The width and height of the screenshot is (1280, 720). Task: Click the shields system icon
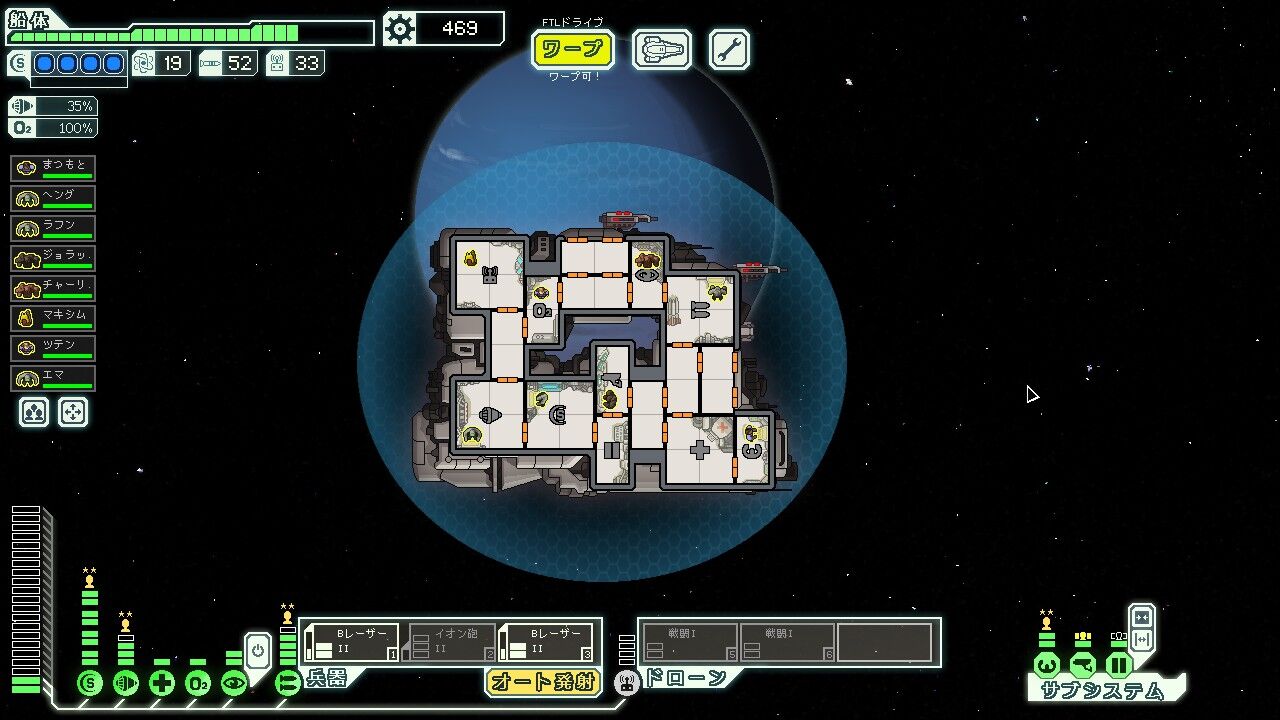[x=90, y=683]
